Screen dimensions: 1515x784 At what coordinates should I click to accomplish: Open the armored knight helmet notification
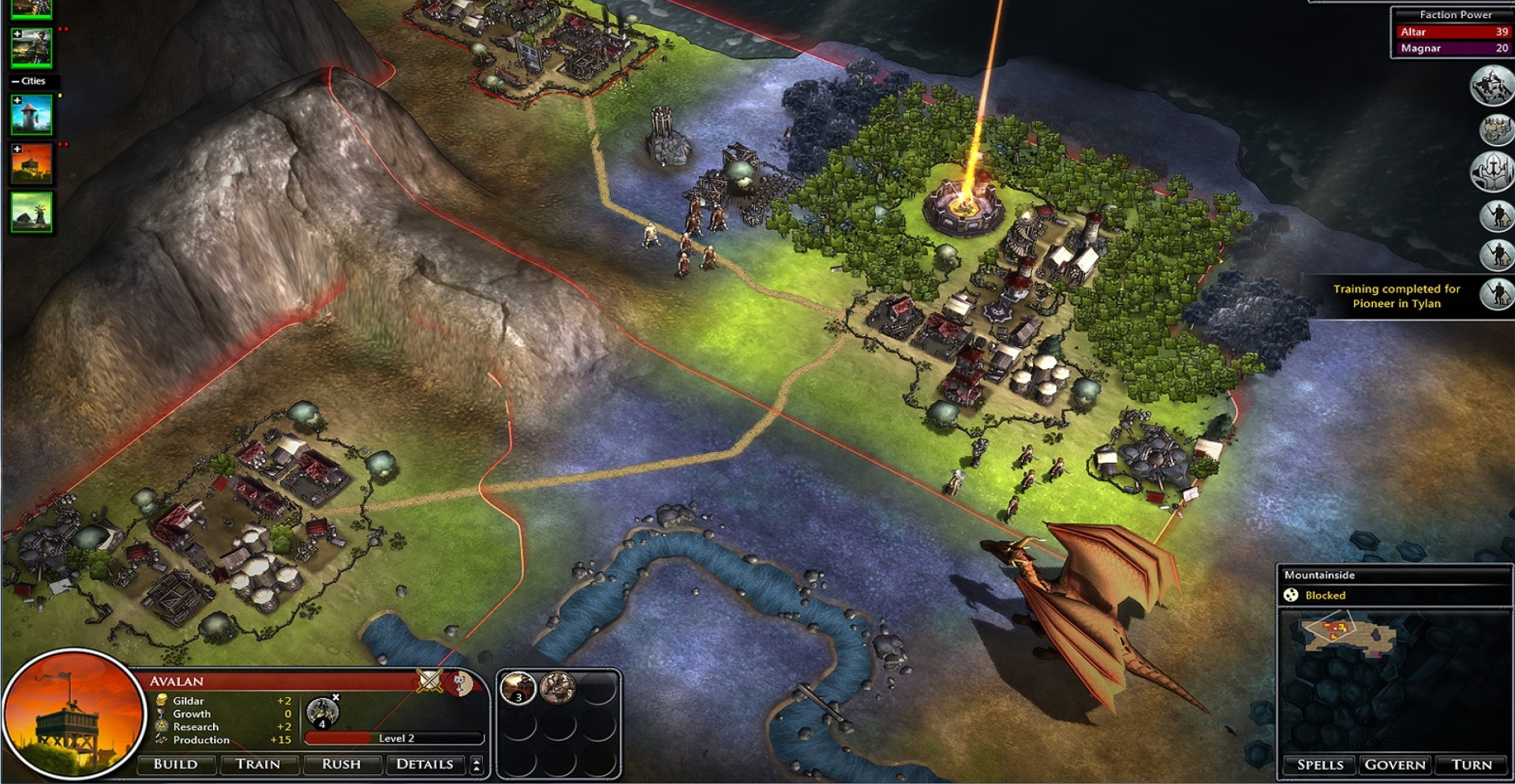(x=1491, y=171)
